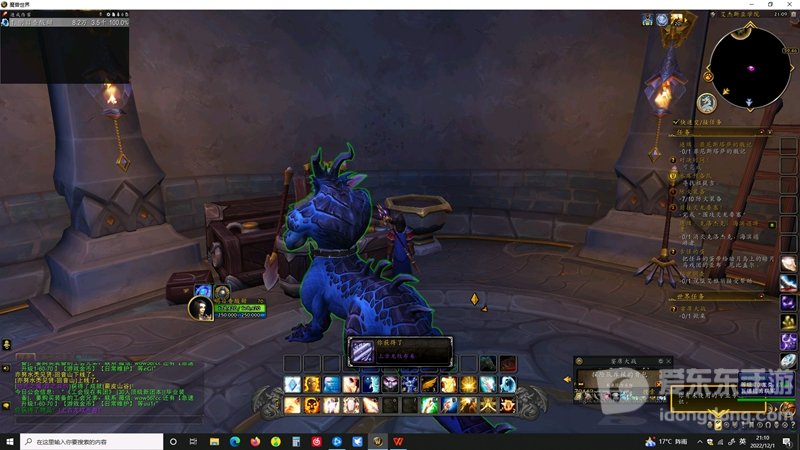Click the Windows Start button
Image resolution: width=800 pixels, height=450 pixels.
click(x=10, y=440)
